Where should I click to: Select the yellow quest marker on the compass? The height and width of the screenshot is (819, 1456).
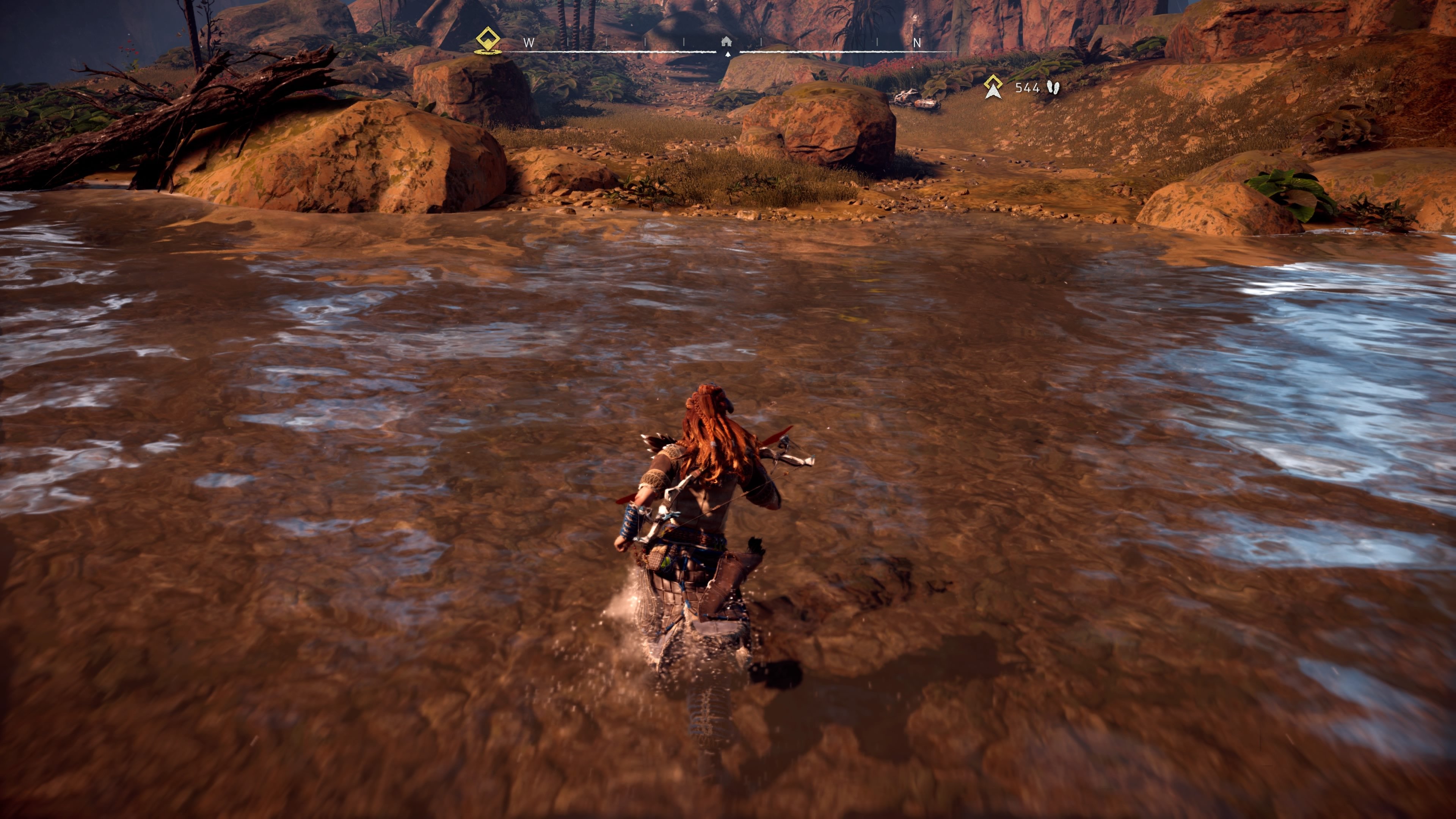(487, 38)
